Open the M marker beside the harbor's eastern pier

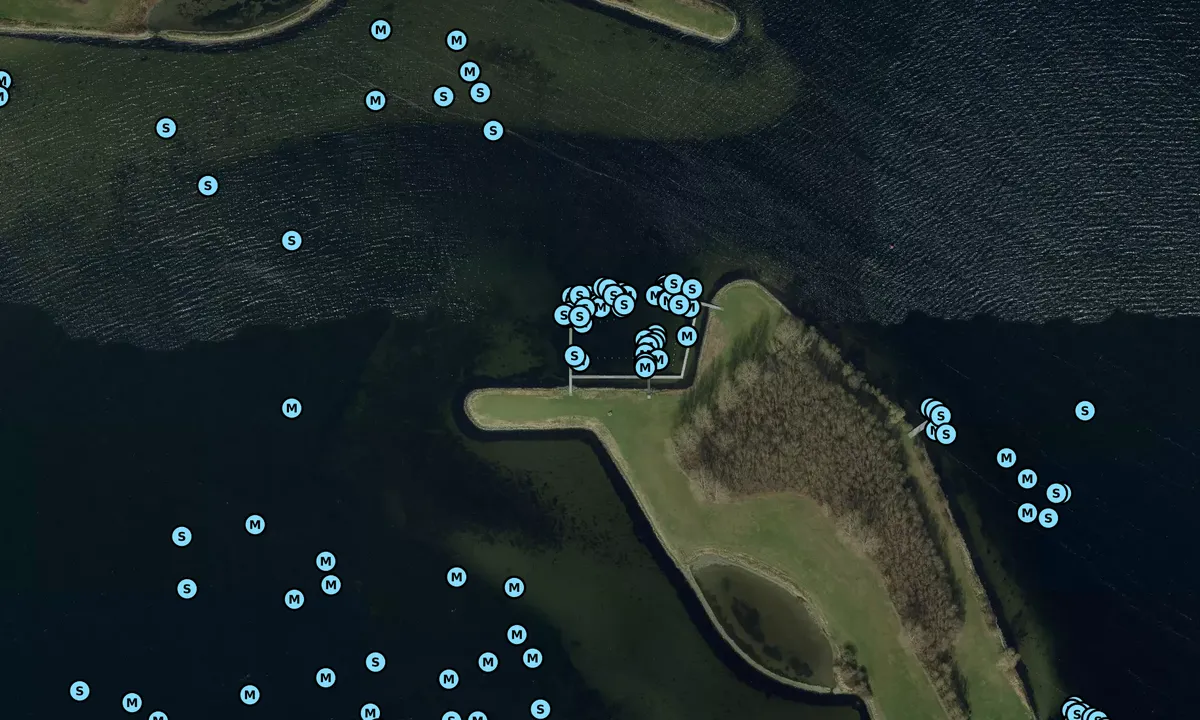click(x=687, y=336)
